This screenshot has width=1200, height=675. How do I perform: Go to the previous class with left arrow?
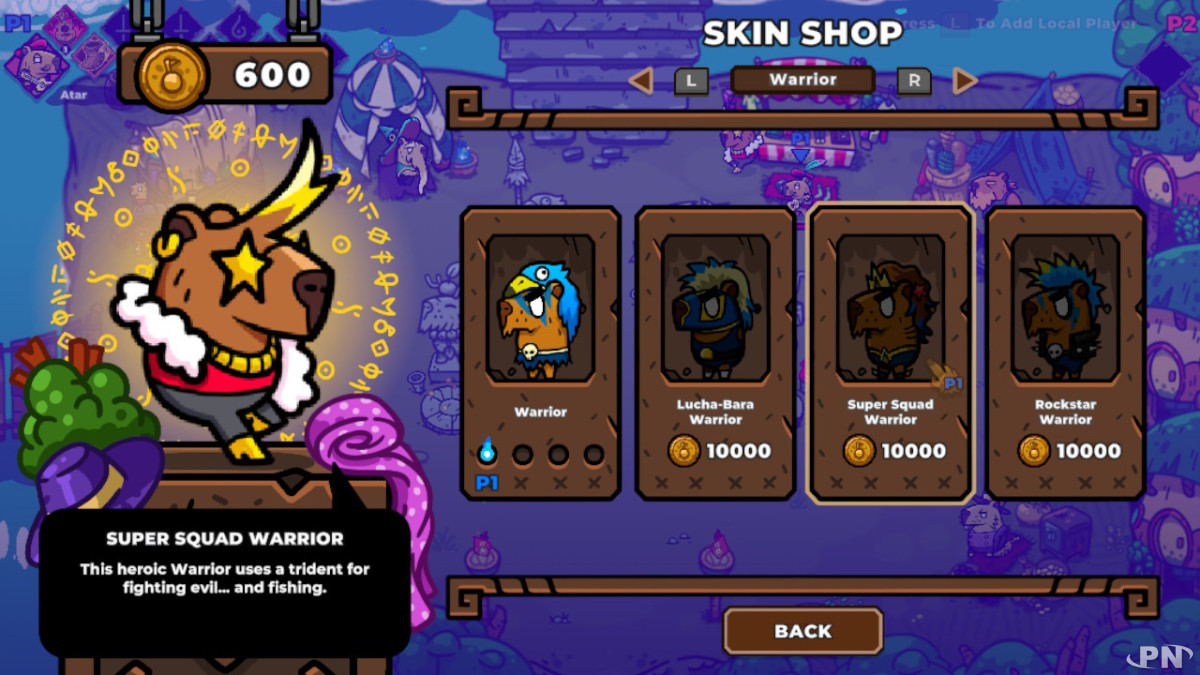(641, 81)
